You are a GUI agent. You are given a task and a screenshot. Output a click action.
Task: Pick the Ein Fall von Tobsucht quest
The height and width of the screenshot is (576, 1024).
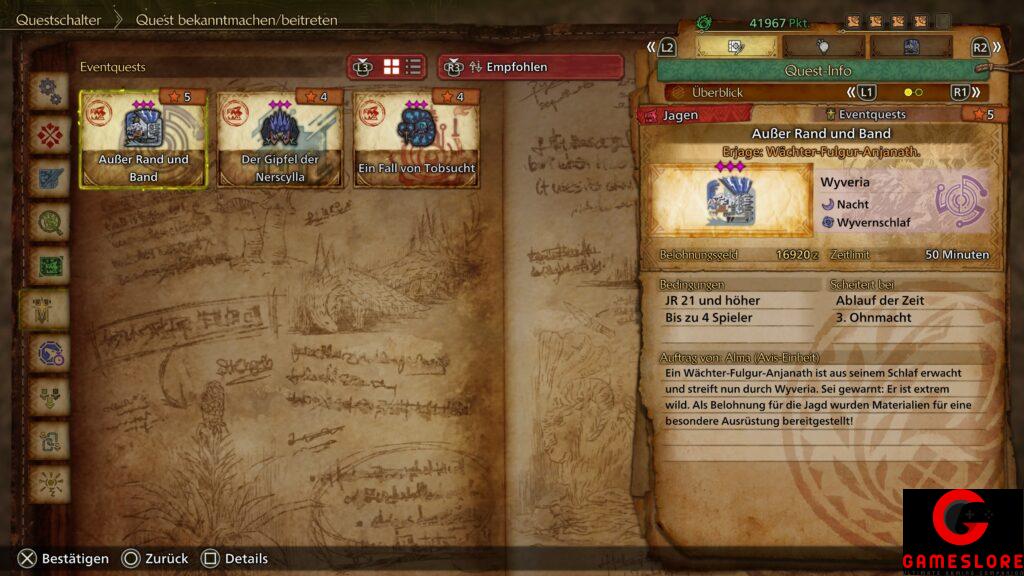[x=415, y=138]
